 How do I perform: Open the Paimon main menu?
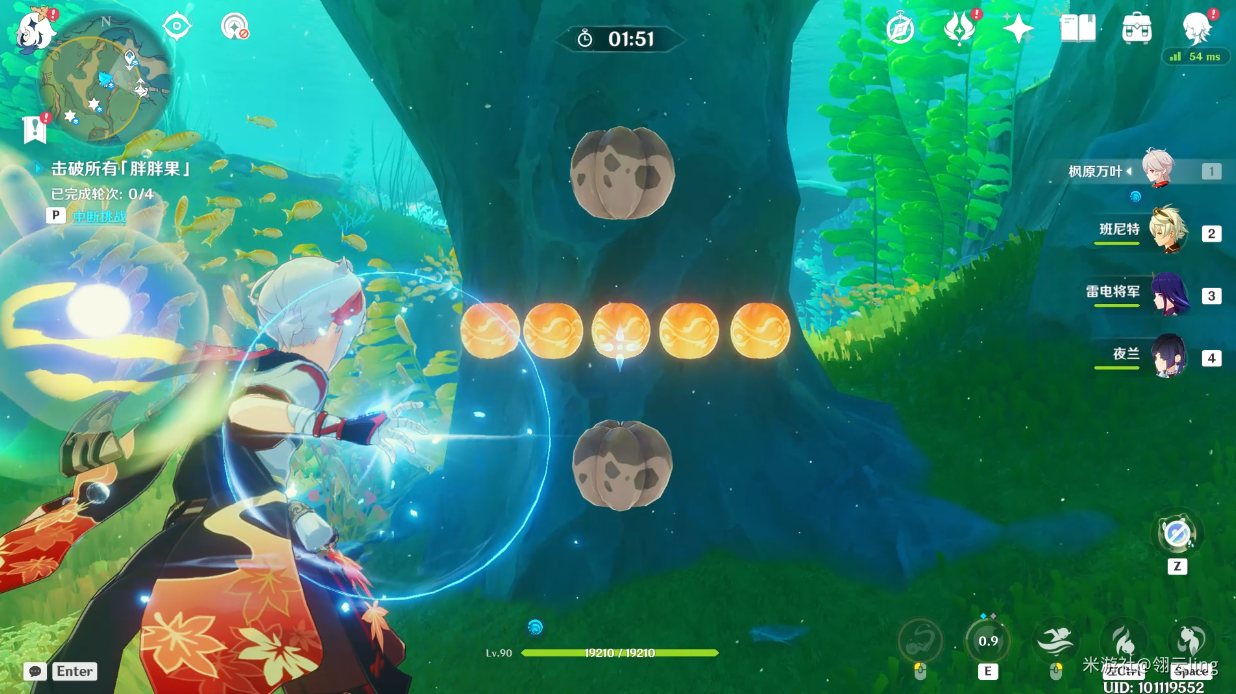35,30
